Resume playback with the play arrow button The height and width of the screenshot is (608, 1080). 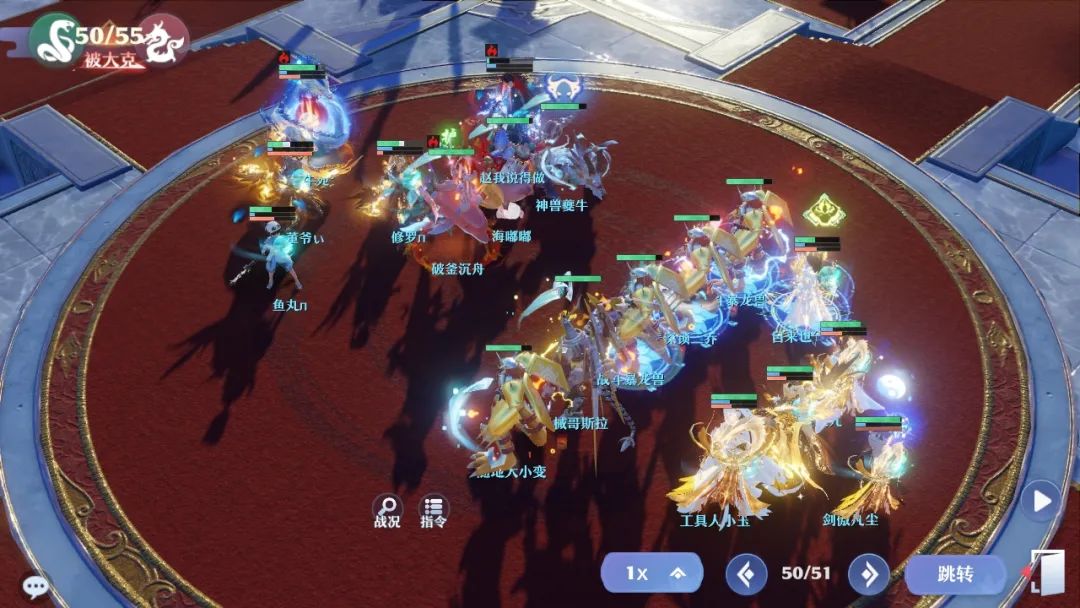[1041, 500]
